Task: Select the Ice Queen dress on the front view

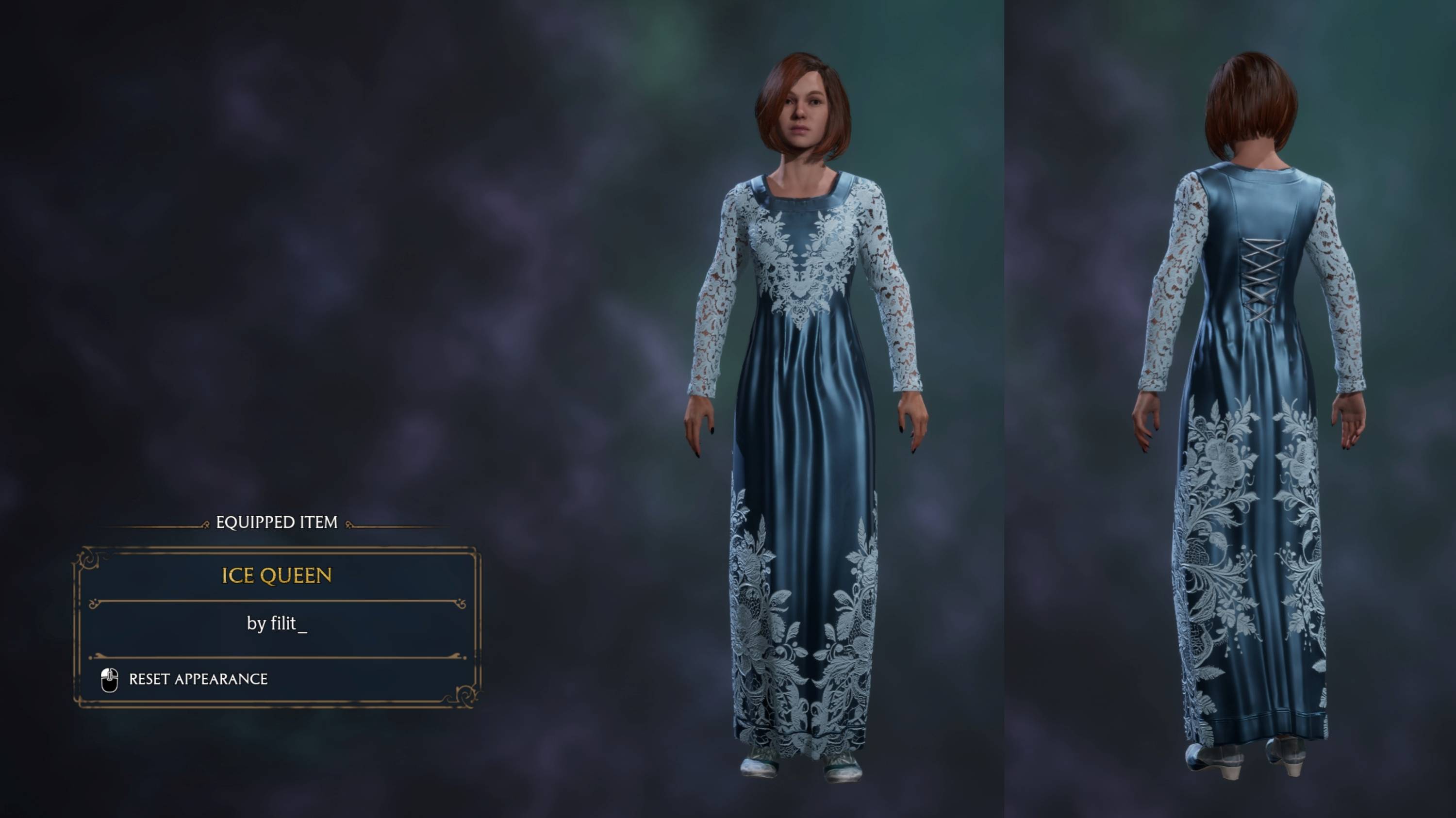Action: pyautogui.click(x=803, y=395)
